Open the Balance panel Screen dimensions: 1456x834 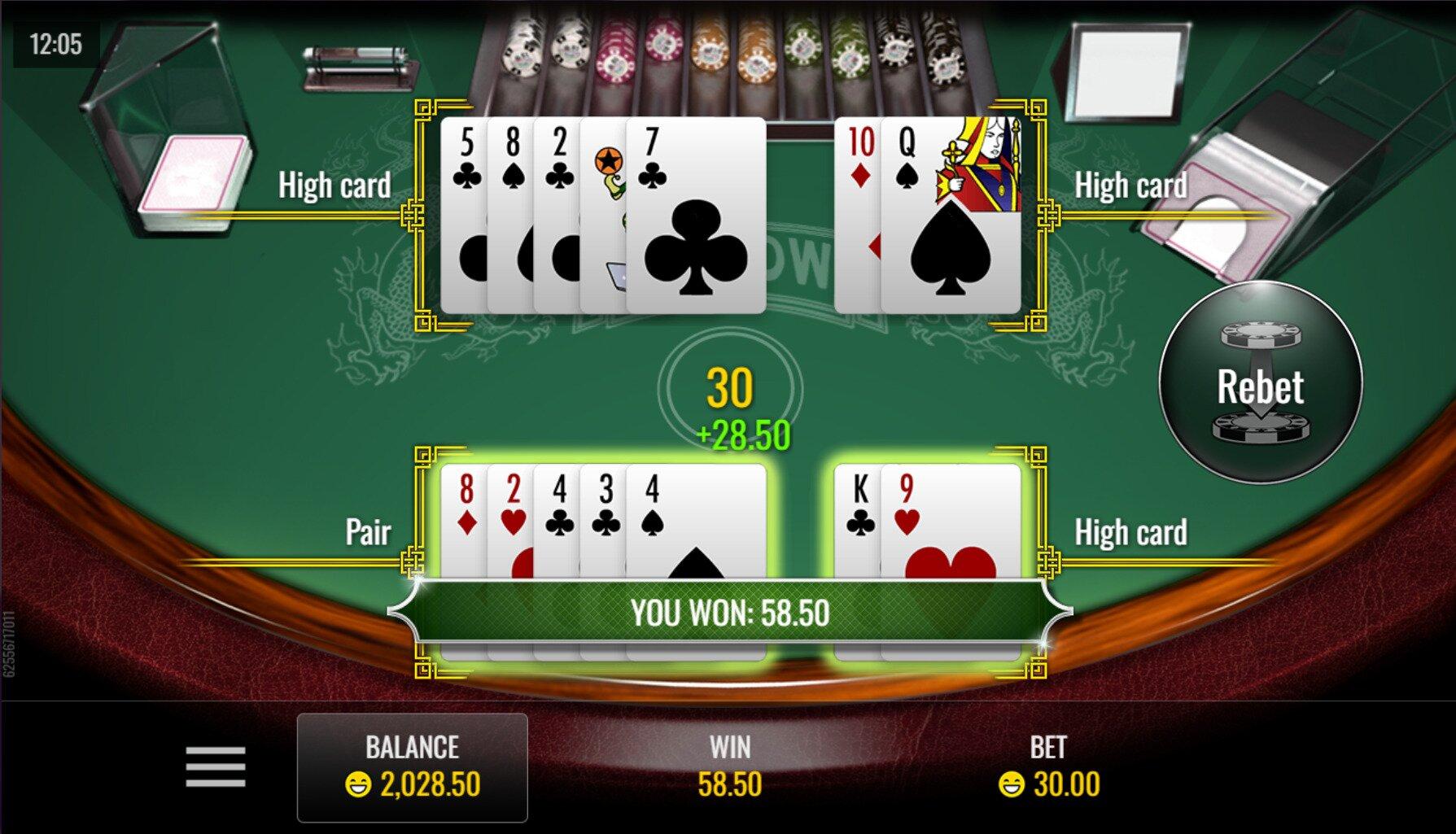point(412,767)
